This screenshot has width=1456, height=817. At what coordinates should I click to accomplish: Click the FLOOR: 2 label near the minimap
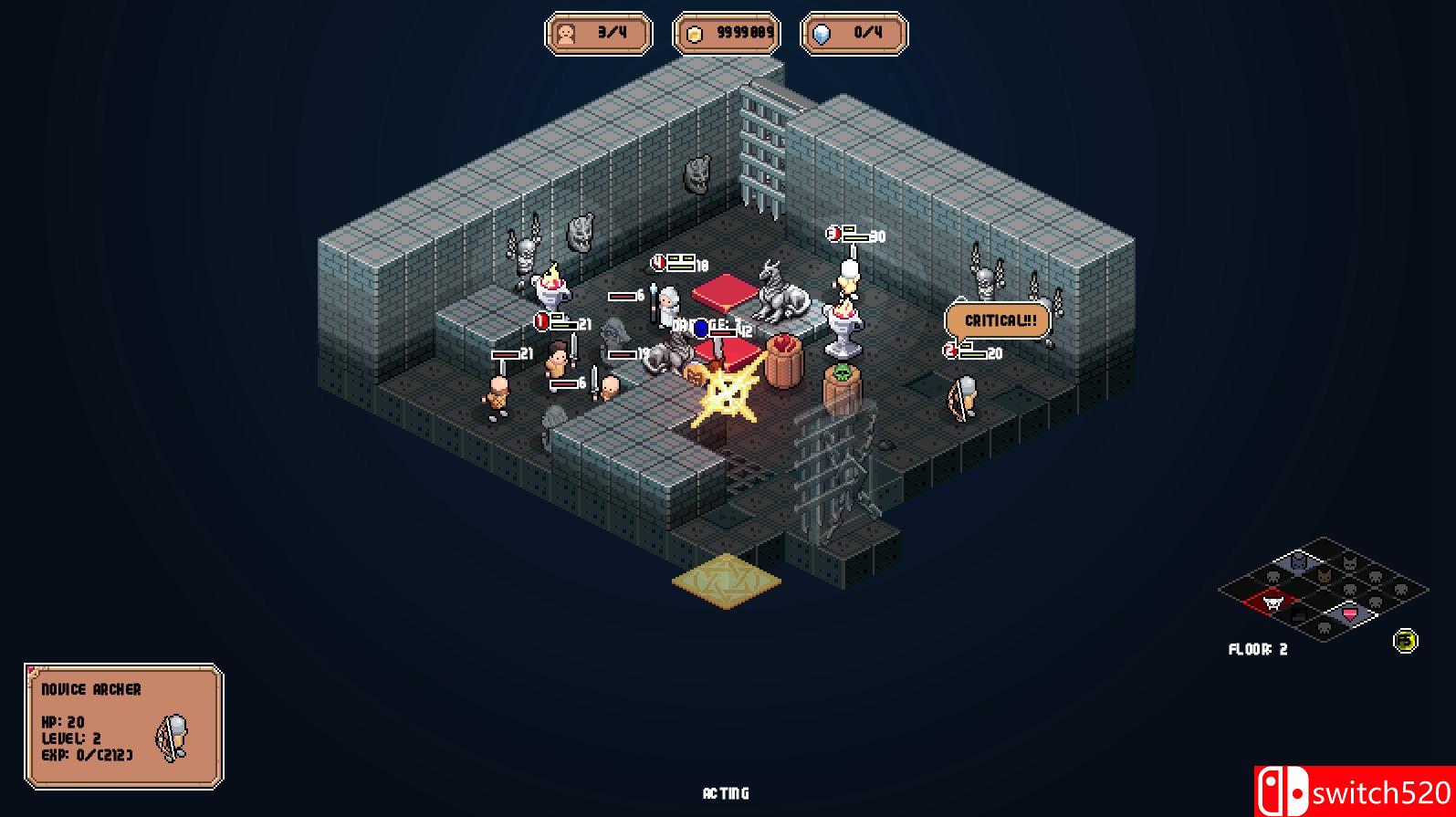point(1258,650)
